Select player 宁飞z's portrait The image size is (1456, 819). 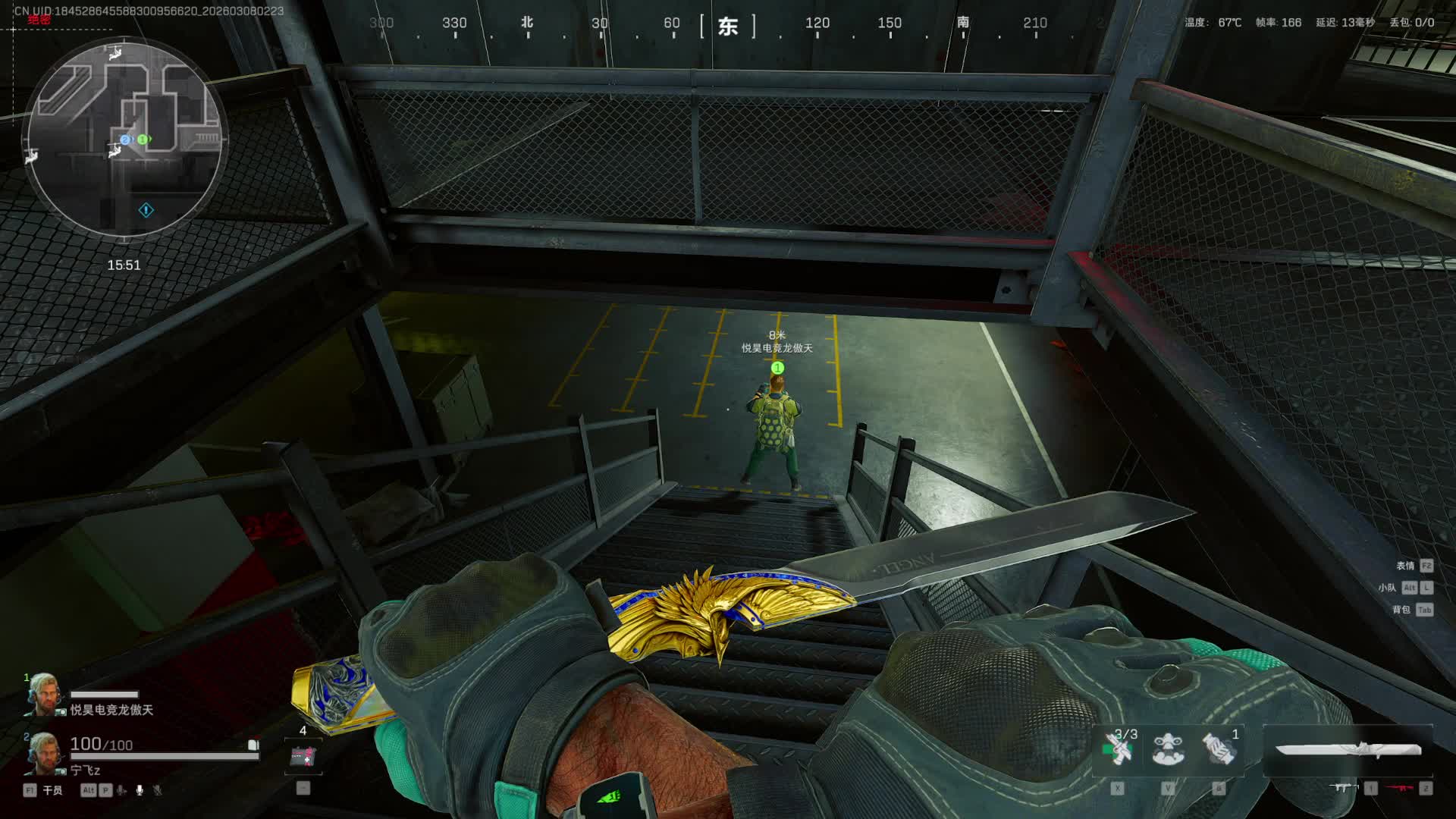tap(42, 755)
